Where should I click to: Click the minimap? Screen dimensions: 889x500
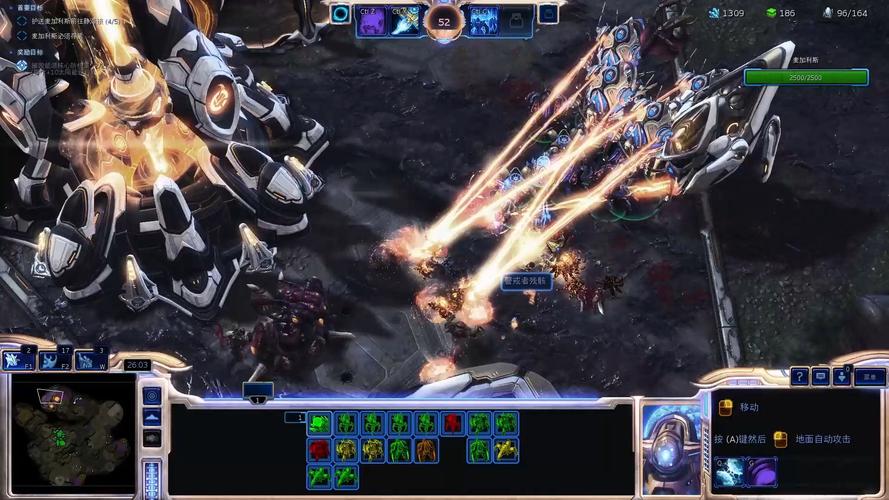point(72,437)
